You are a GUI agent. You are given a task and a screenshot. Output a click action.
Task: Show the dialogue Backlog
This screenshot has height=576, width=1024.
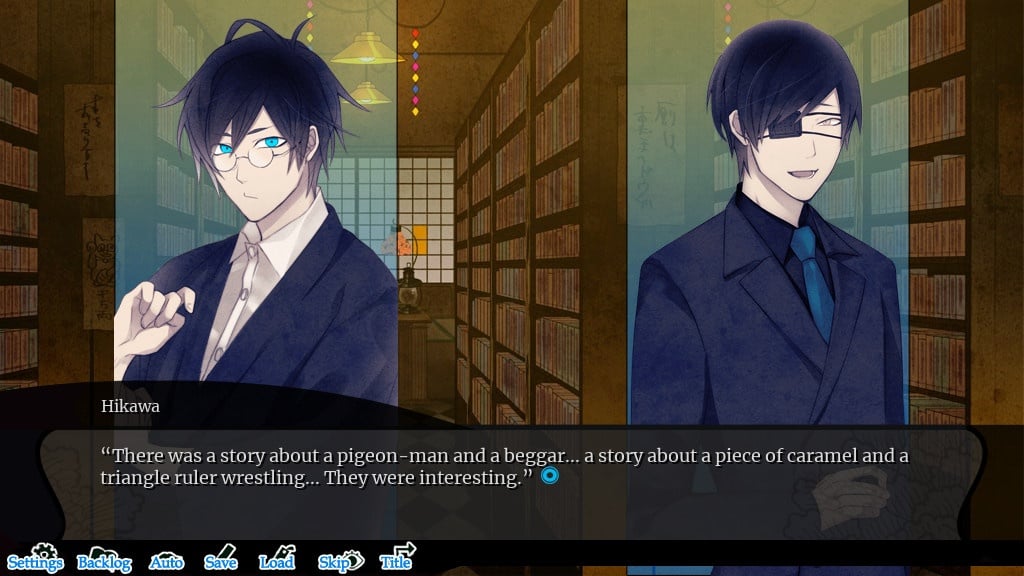pyautogui.click(x=104, y=559)
